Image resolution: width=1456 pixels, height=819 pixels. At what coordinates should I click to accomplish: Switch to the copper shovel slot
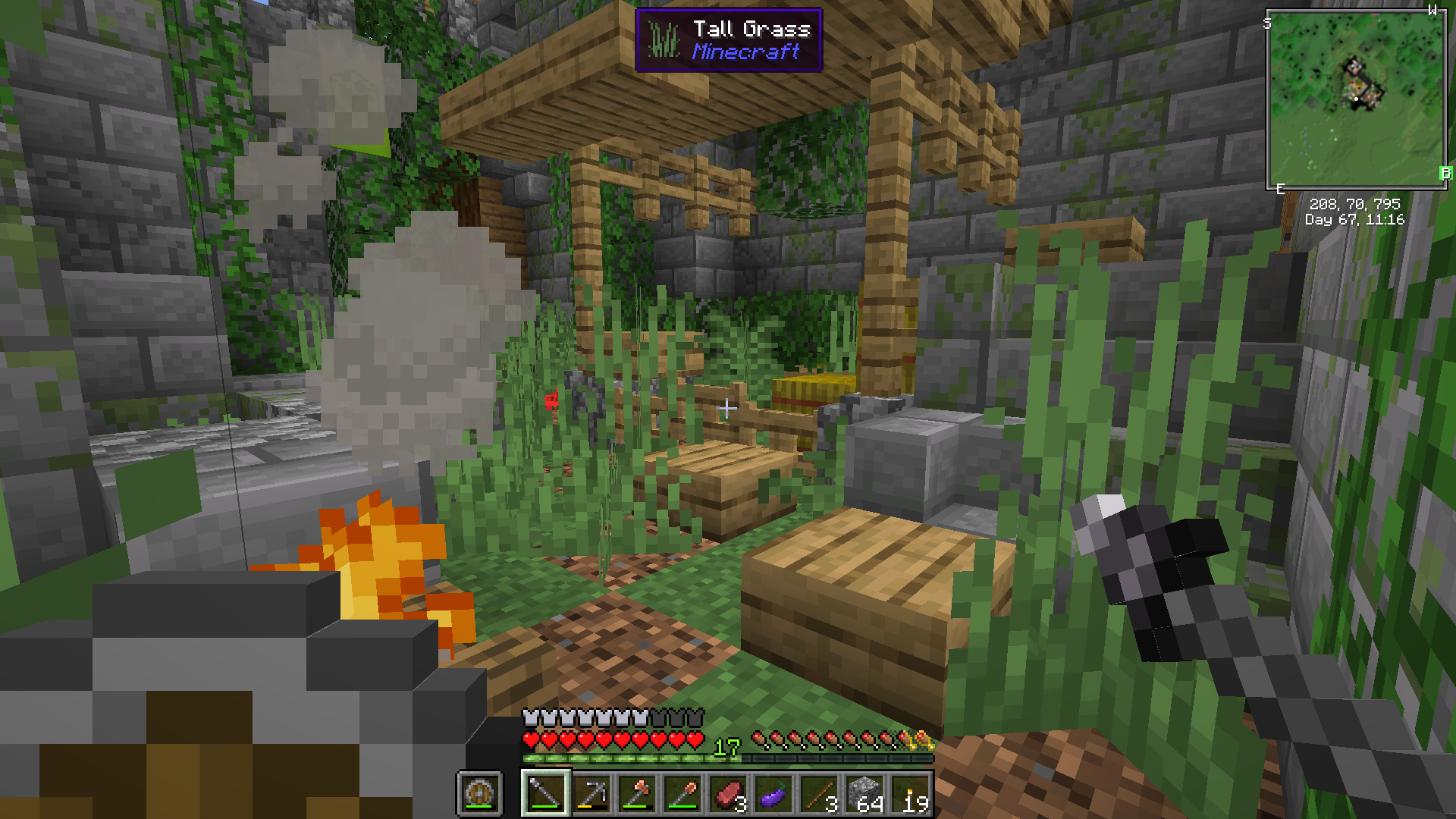point(682,794)
